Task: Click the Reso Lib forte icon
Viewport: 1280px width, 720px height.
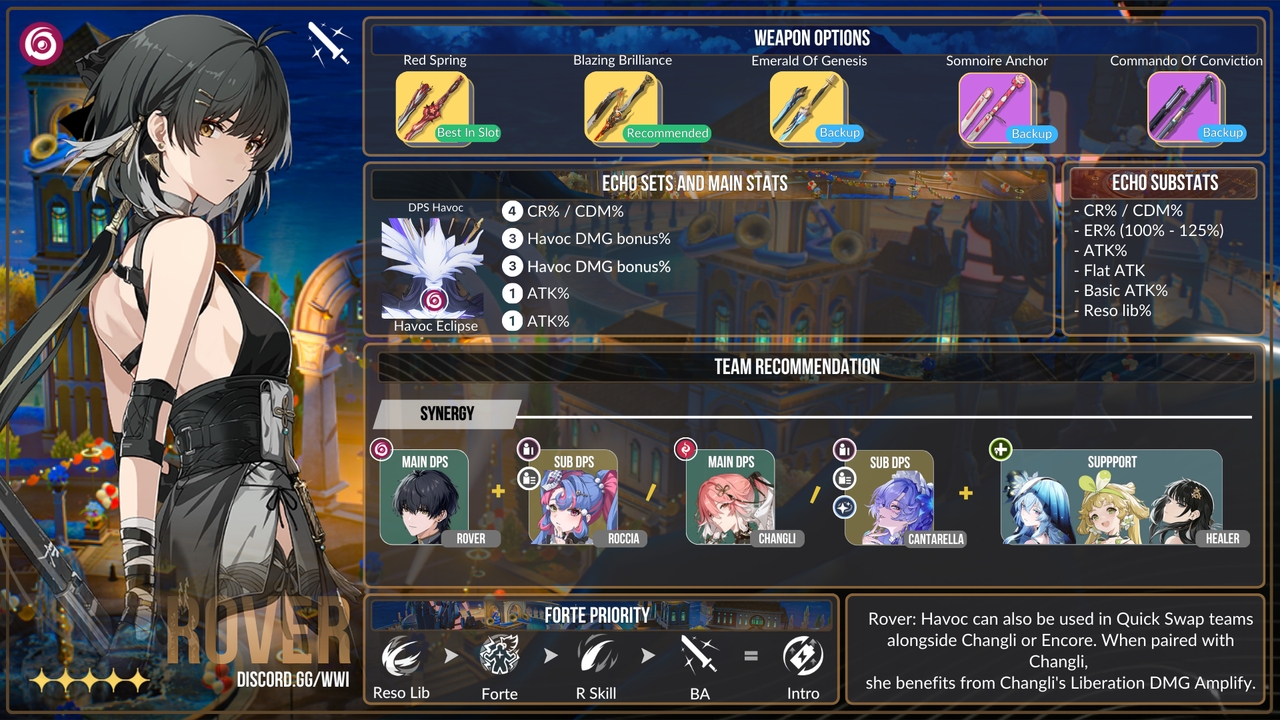Action: tap(401, 657)
